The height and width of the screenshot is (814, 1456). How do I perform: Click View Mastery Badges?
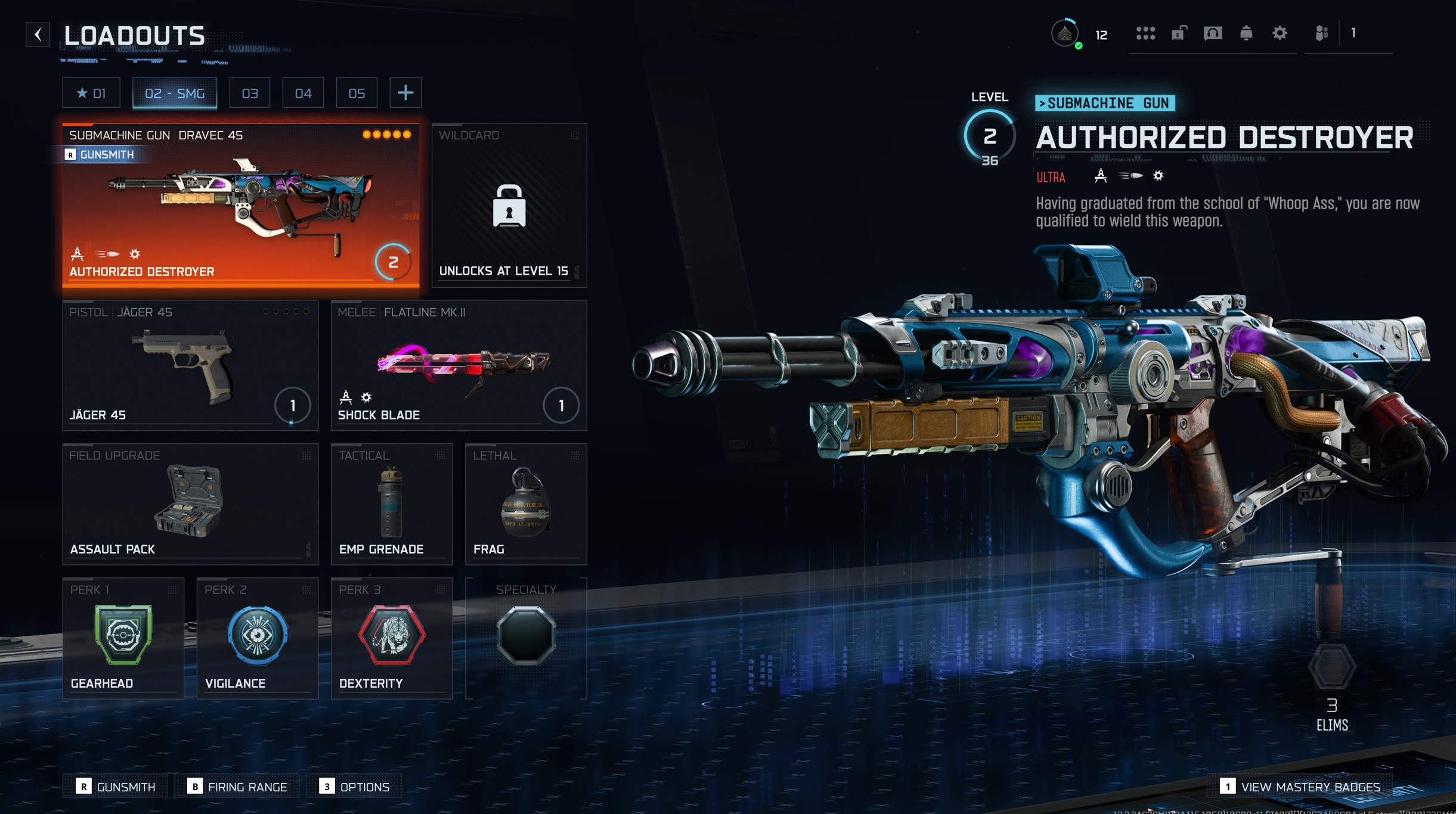pos(1302,787)
